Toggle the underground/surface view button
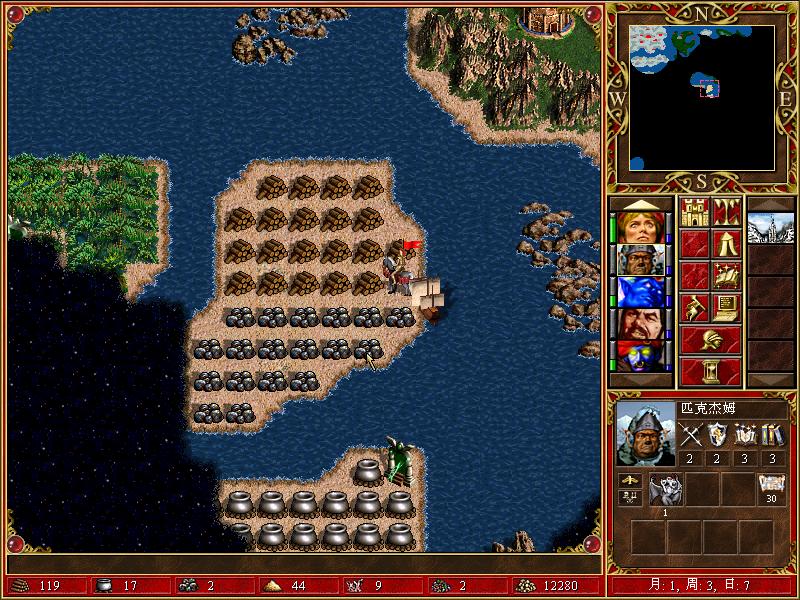 click(727, 212)
